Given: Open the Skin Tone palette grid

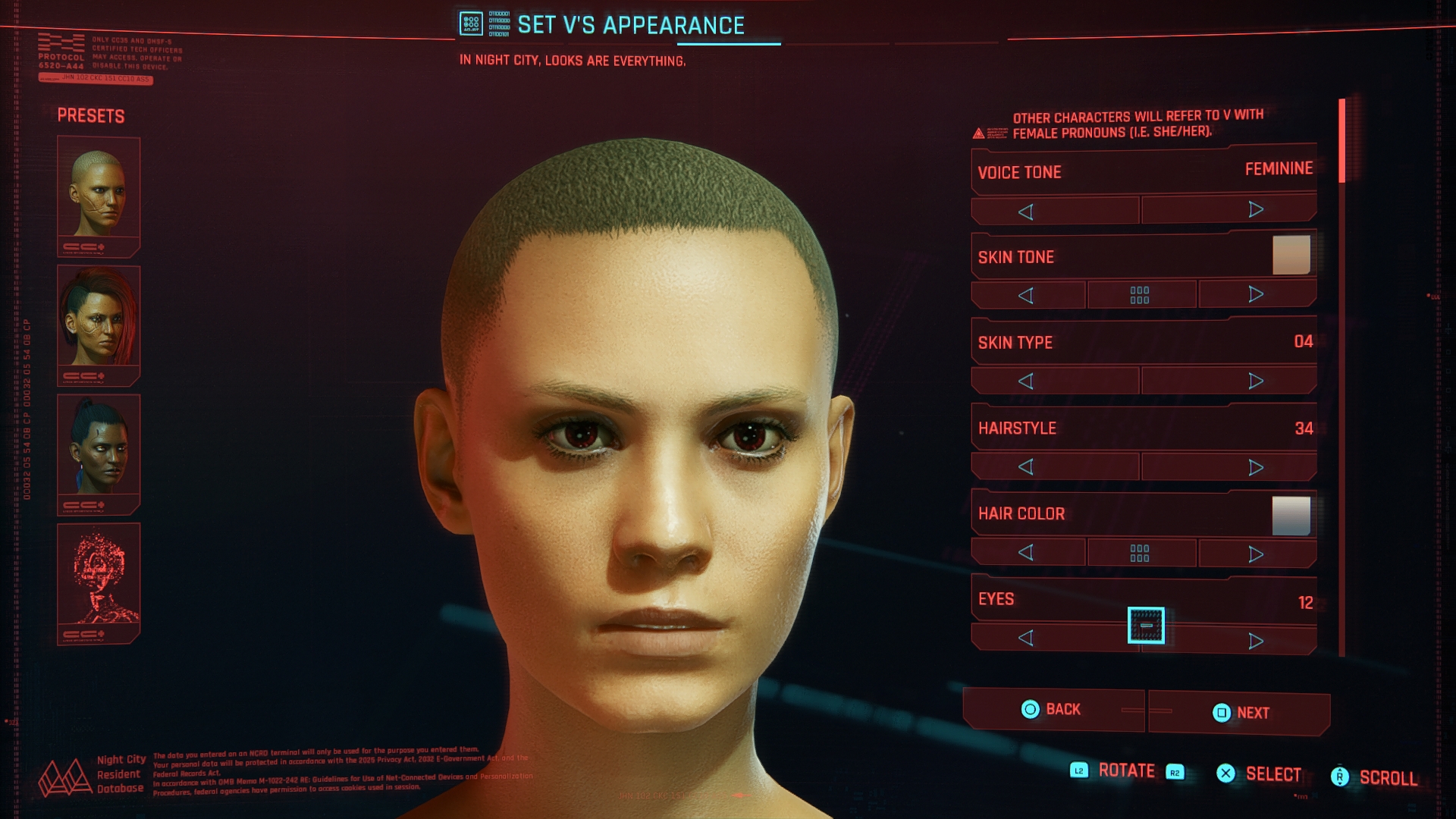Looking at the screenshot, I should 1142,293.
